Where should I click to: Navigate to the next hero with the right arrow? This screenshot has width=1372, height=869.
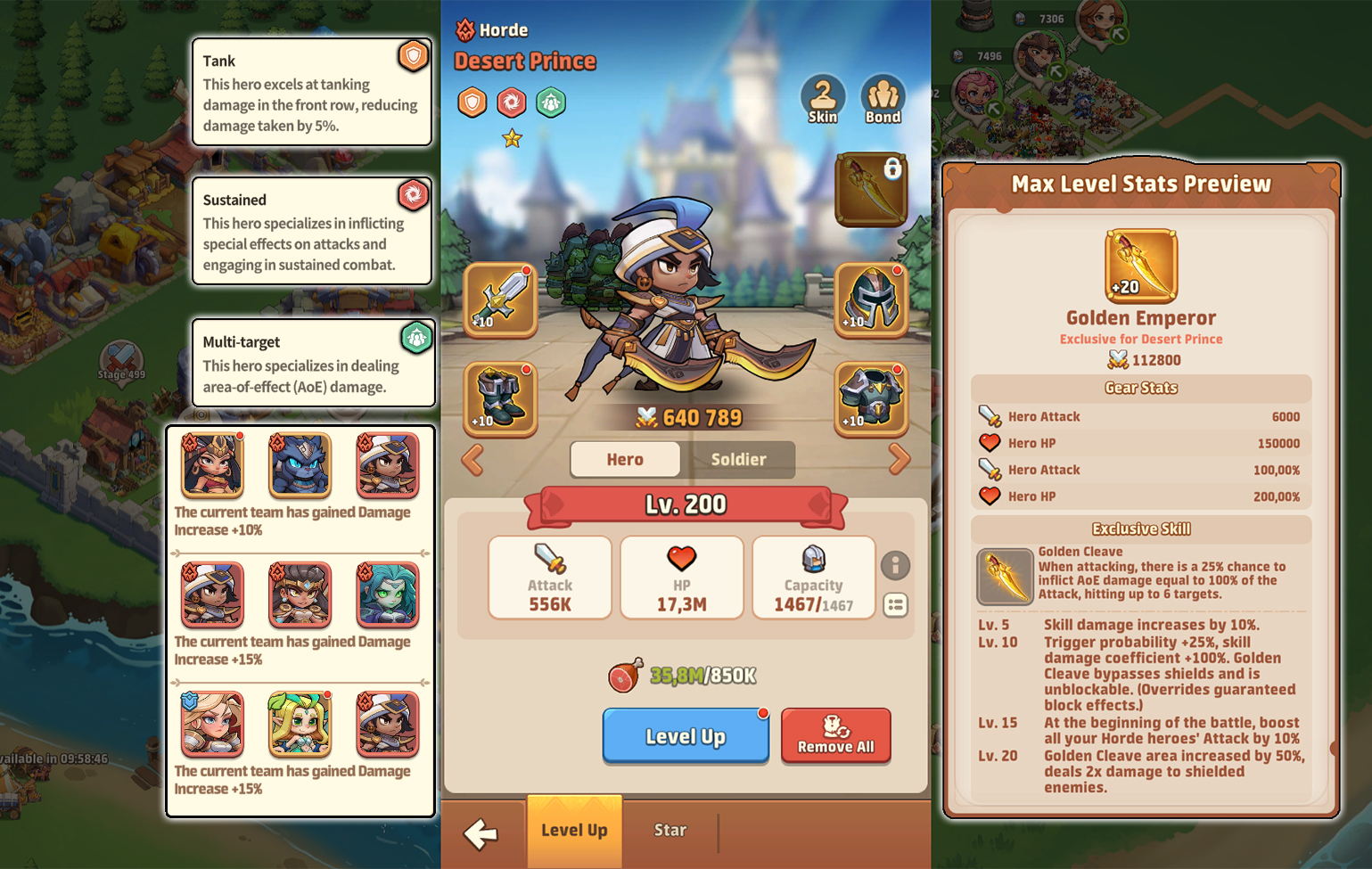point(900,460)
